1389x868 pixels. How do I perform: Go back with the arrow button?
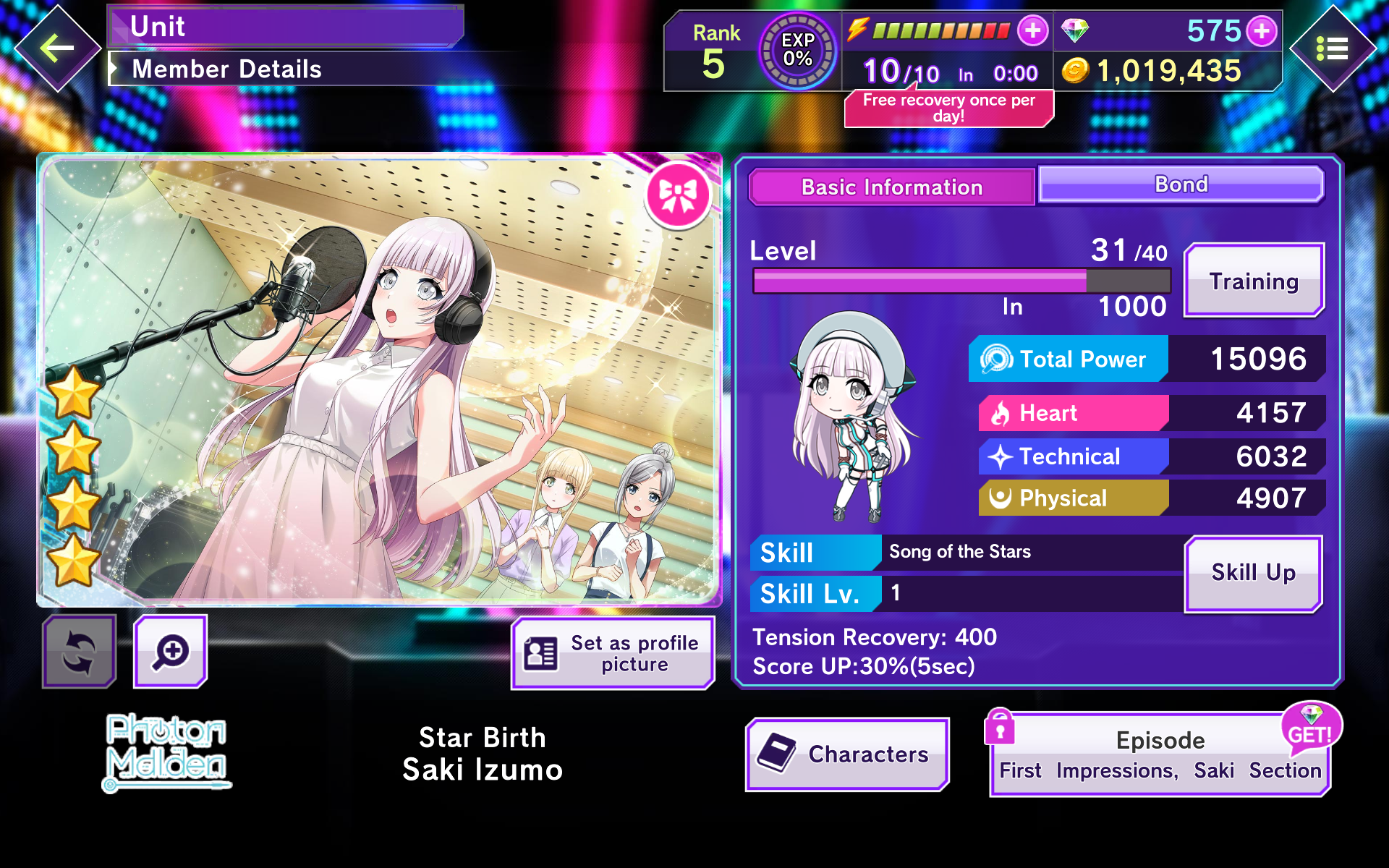click(57, 49)
